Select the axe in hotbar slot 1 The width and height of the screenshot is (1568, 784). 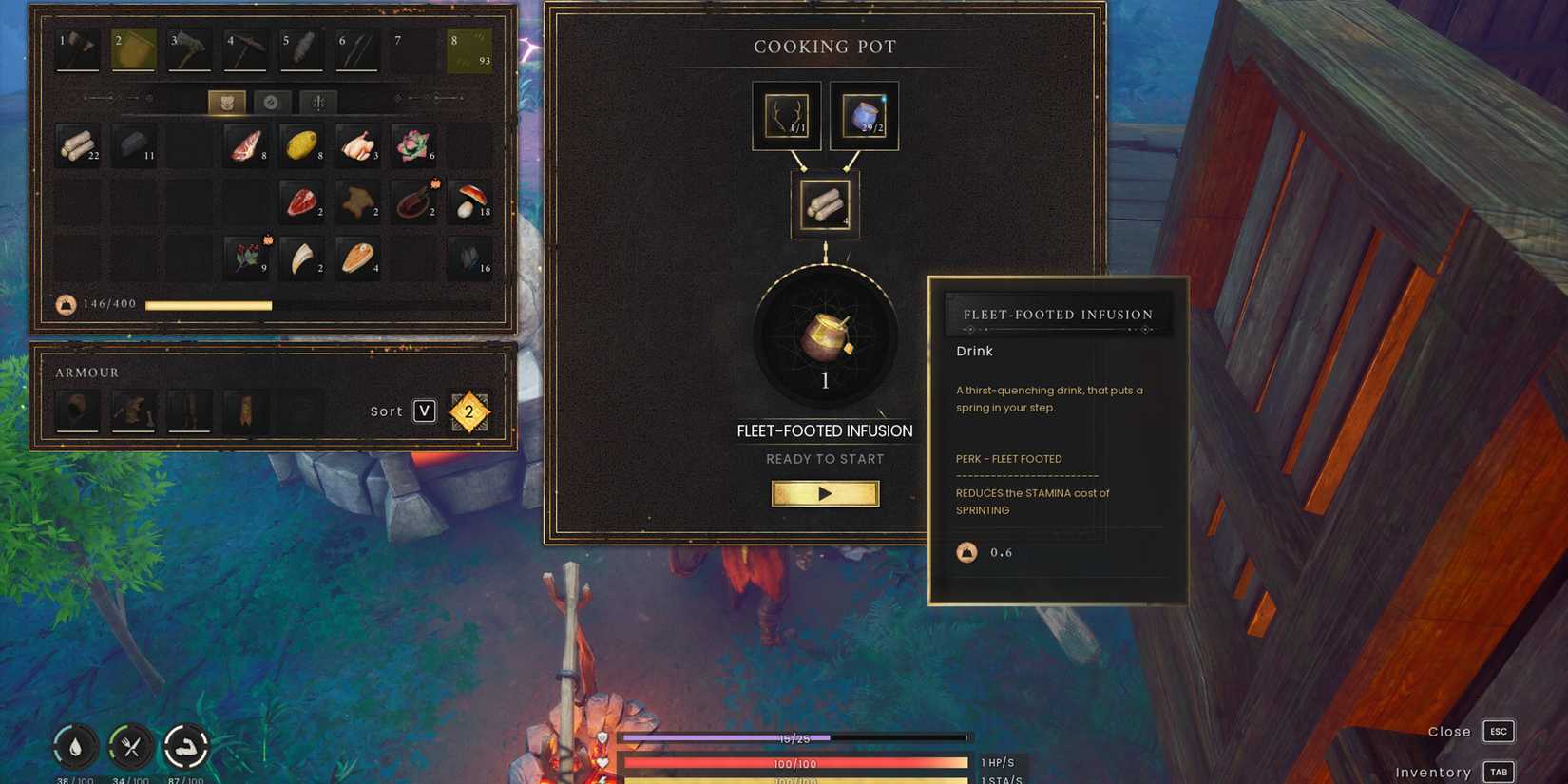coord(76,48)
